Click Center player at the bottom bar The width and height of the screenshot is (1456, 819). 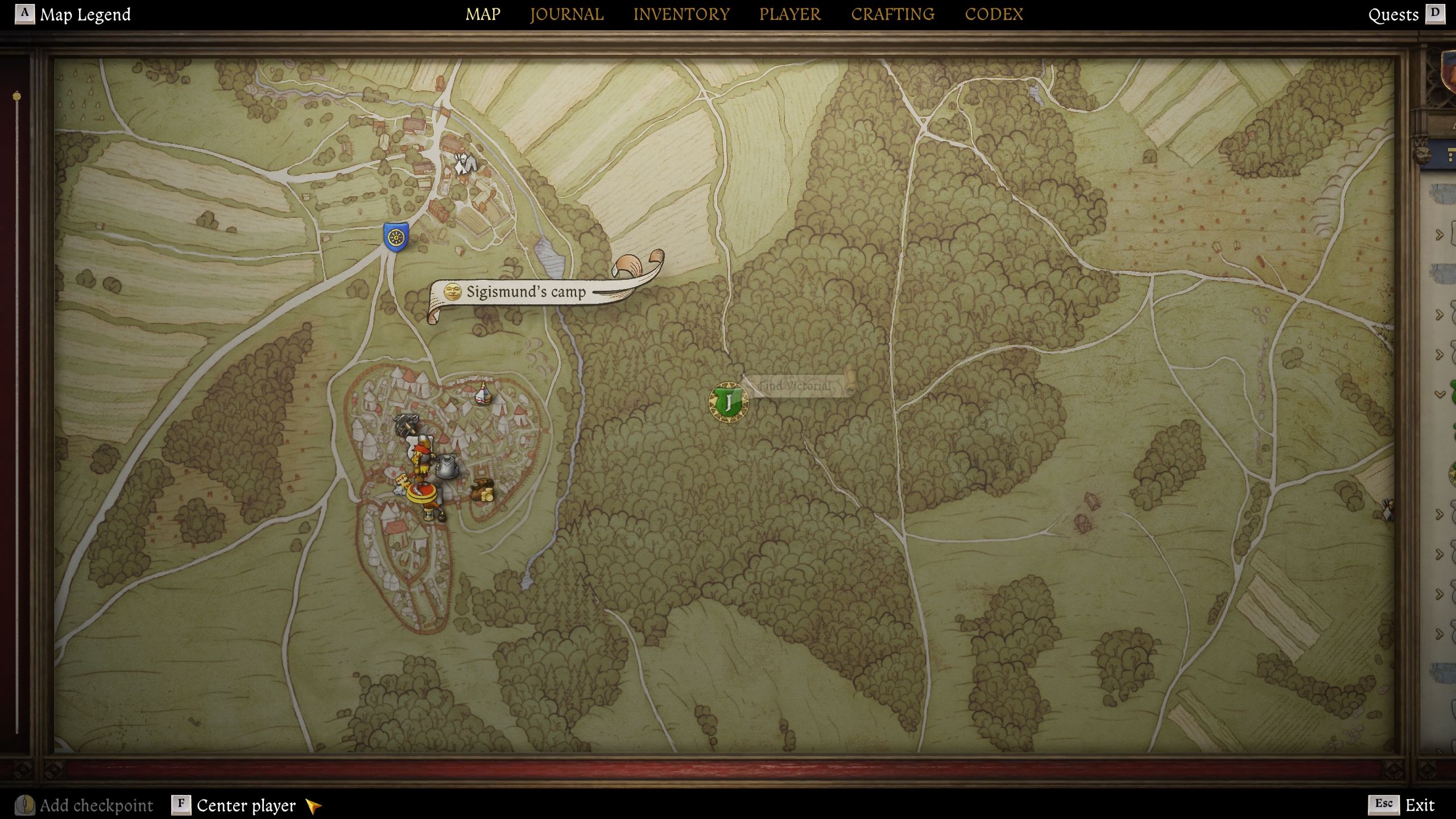[x=245, y=805]
